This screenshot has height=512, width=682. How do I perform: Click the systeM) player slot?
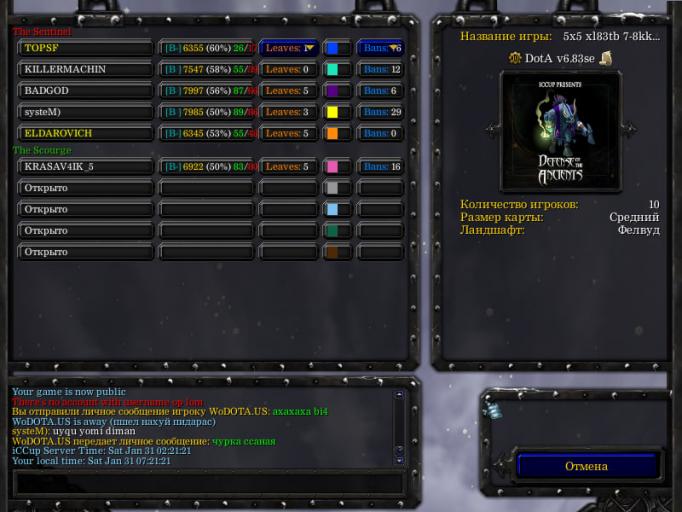(85, 112)
